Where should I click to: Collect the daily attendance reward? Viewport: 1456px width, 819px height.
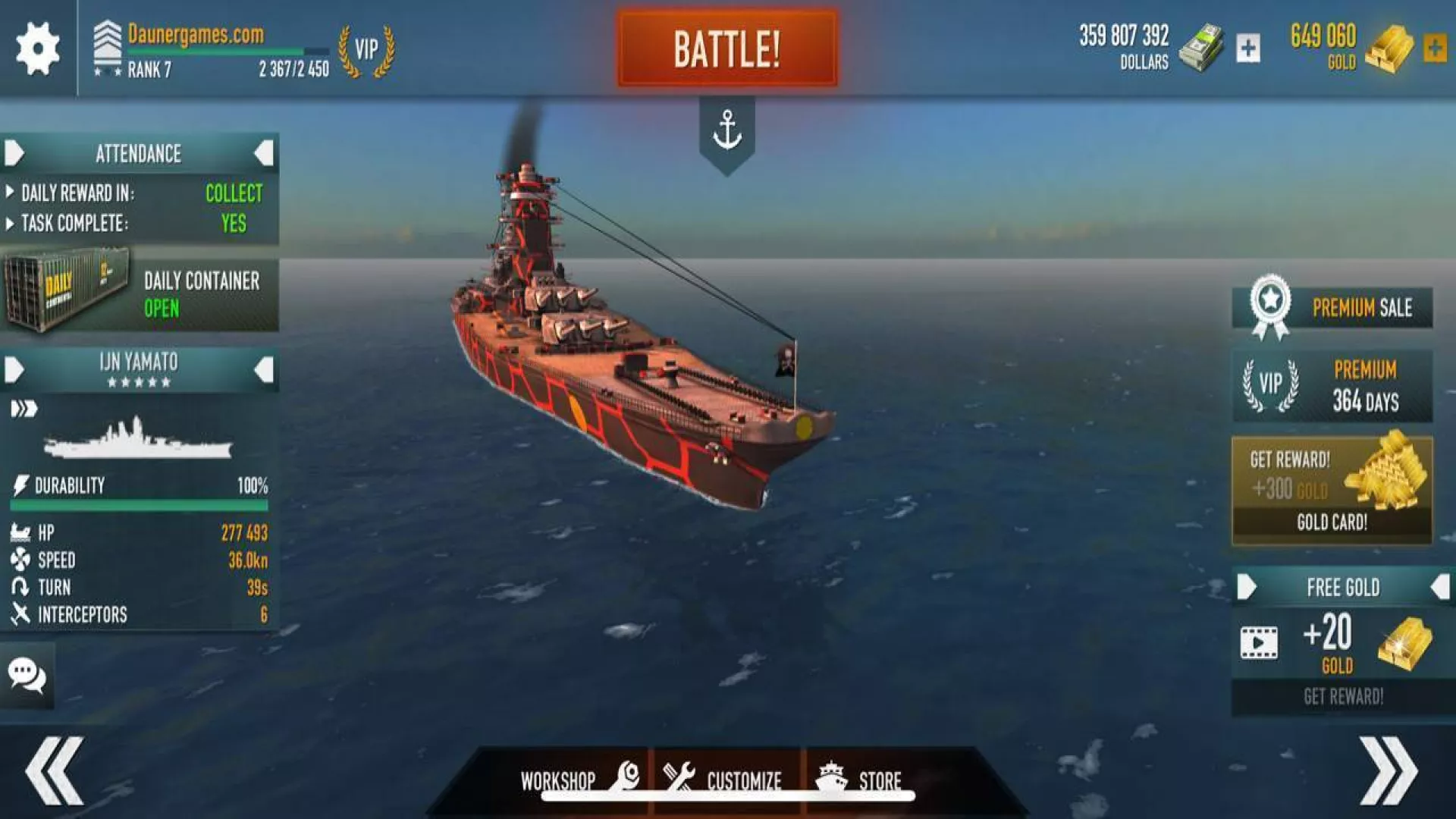pyautogui.click(x=234, y=193)
